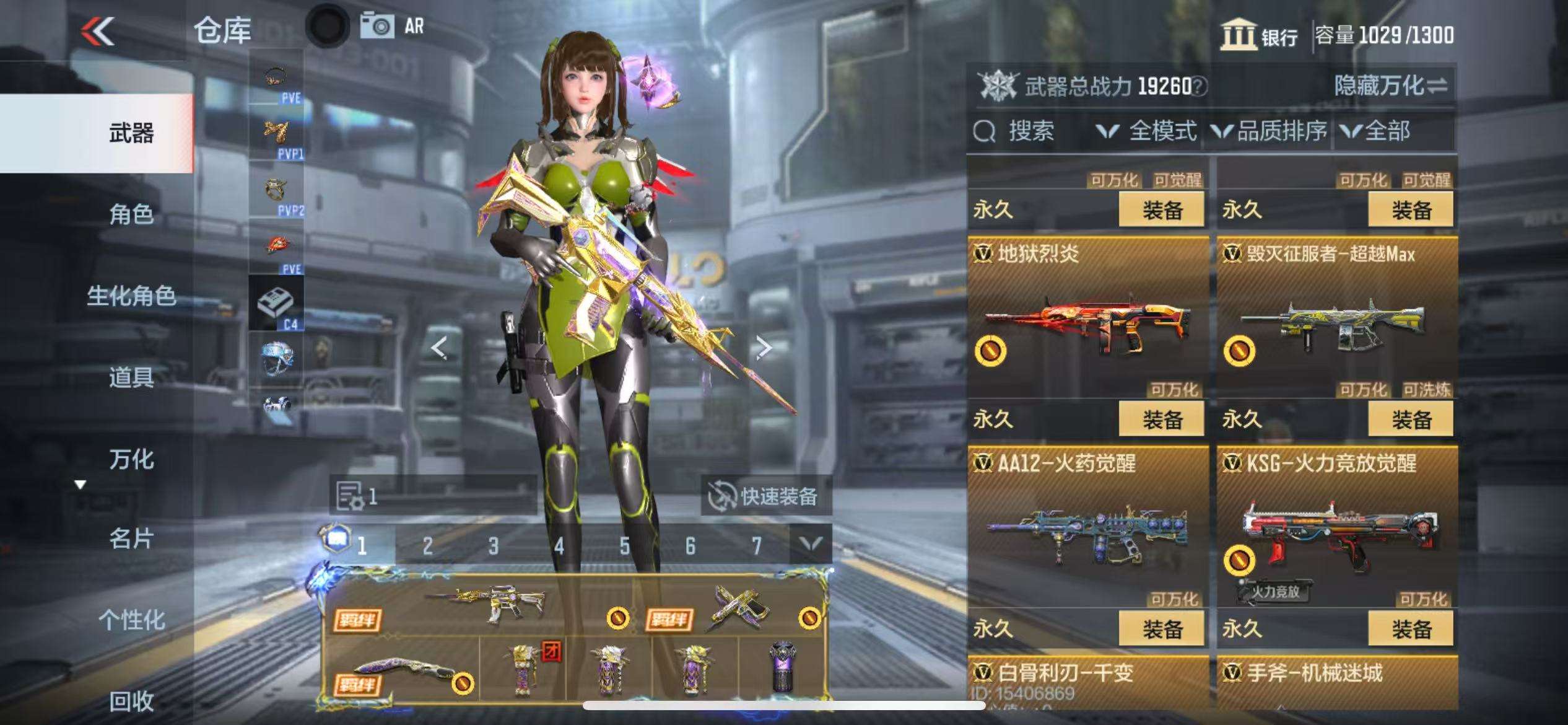Switch to the 名片 tab
1568x725 pixels.
coord(131,539)
